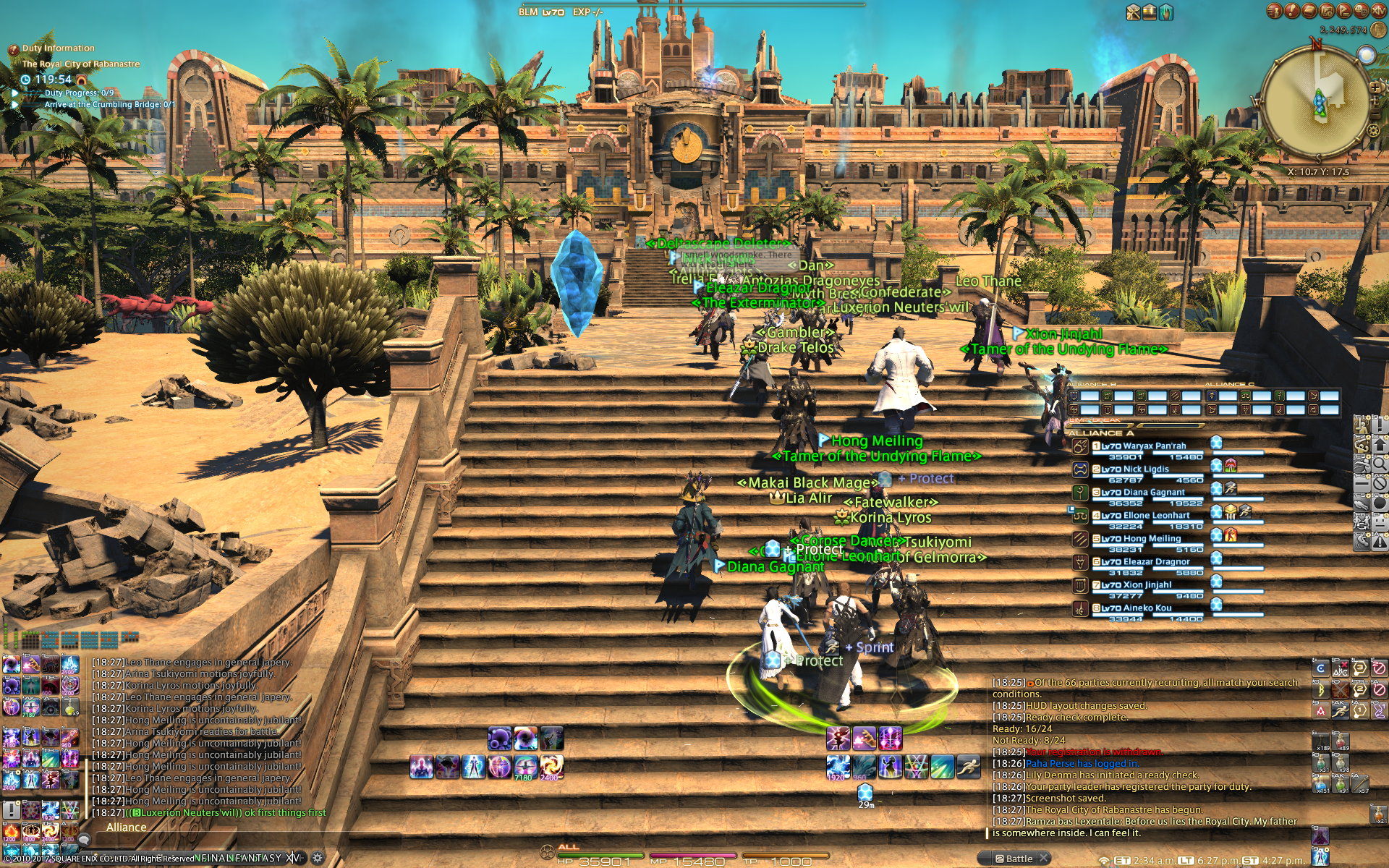The height and width of the screenshot is (868, 1389).
Task: Select the weather sun icon by minimap
Action: coord(1367,55)
